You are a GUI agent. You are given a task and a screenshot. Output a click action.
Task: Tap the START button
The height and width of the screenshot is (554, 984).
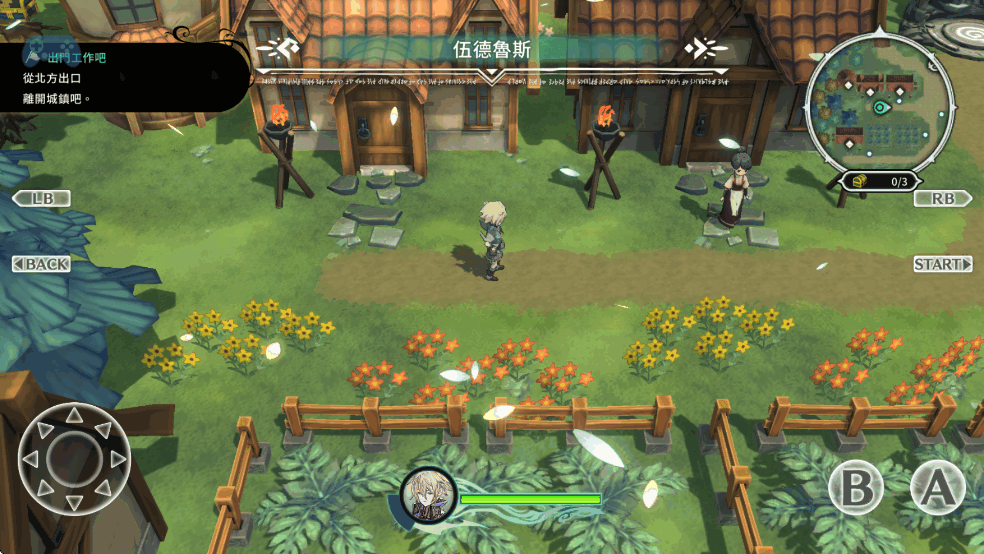tap(943, 264)
